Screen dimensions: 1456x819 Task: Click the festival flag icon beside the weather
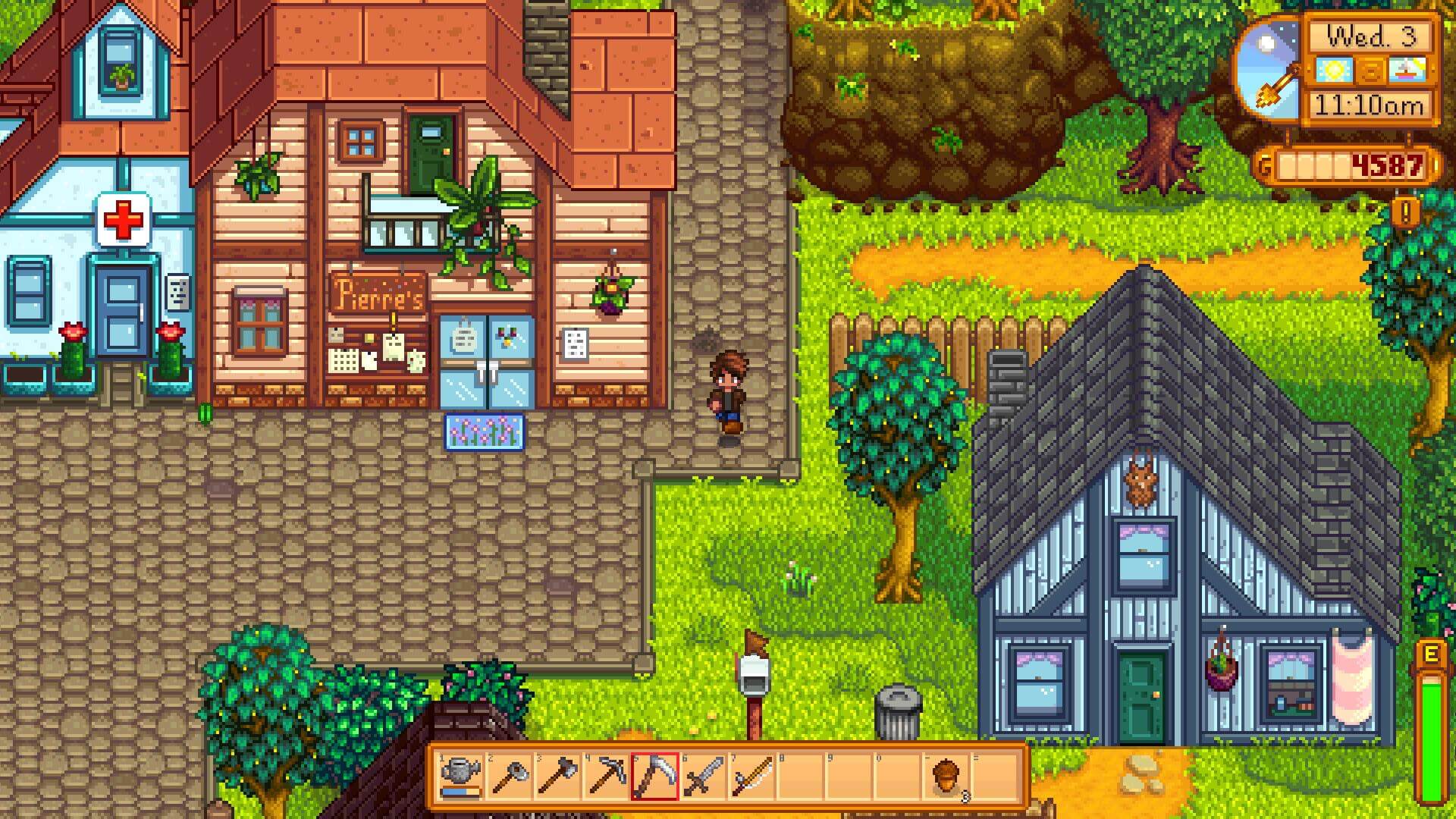(x=1408, y=70)
